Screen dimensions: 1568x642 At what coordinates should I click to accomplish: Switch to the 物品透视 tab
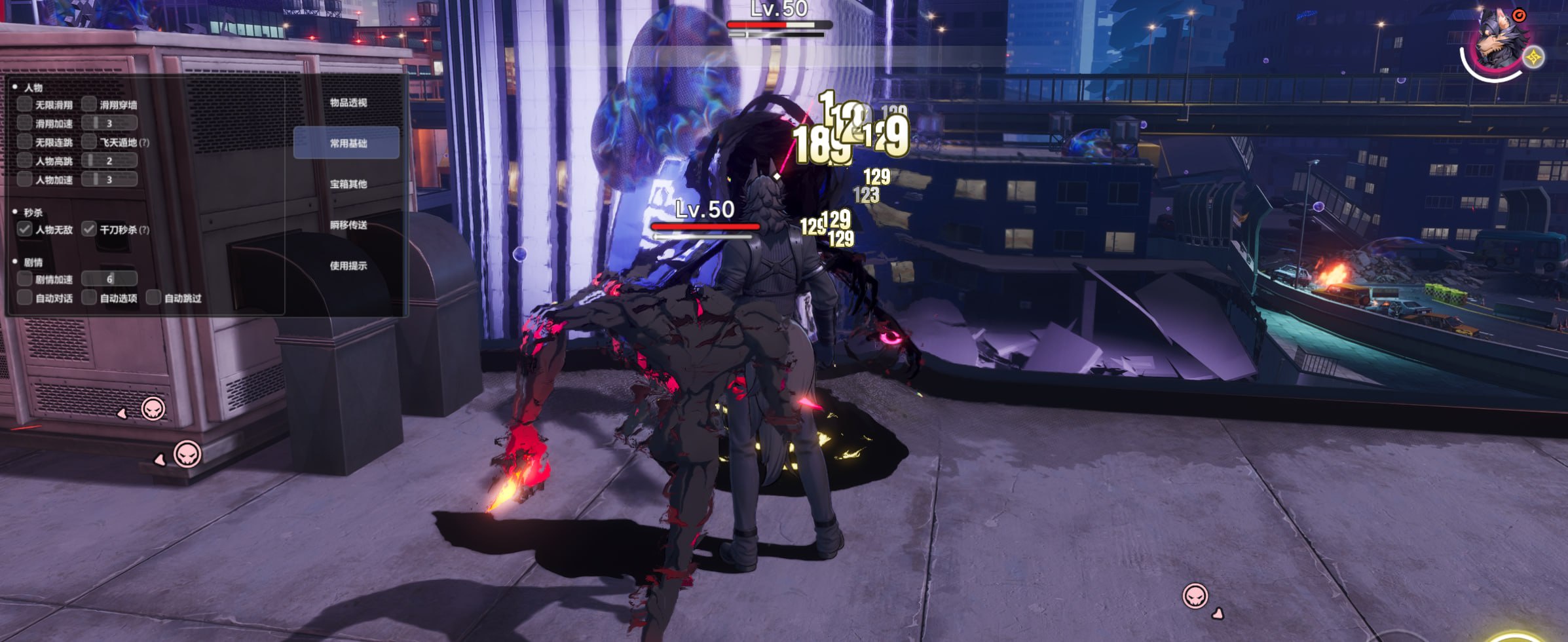[348, 102]
